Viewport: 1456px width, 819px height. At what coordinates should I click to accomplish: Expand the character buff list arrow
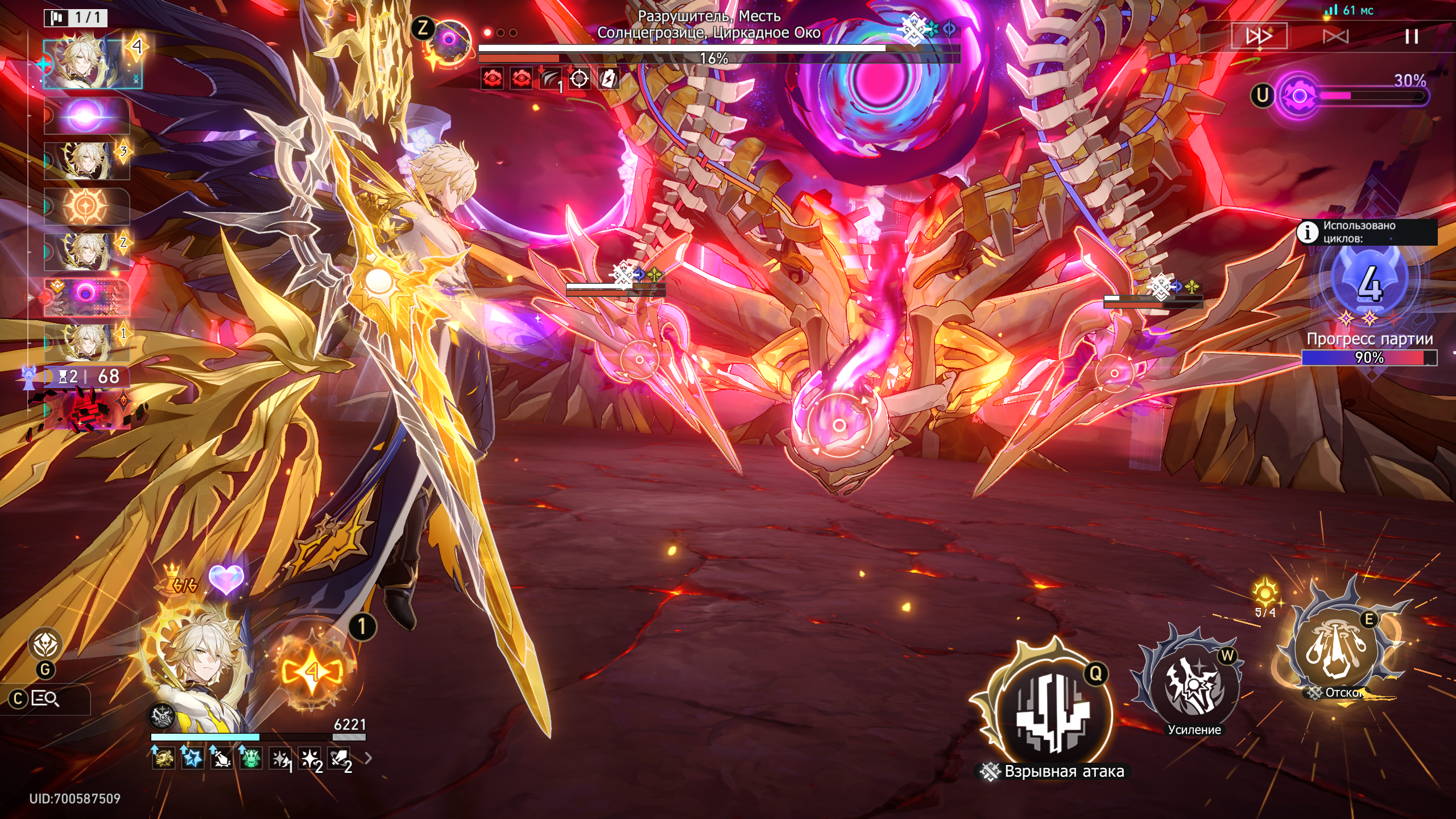click(369, 758)
